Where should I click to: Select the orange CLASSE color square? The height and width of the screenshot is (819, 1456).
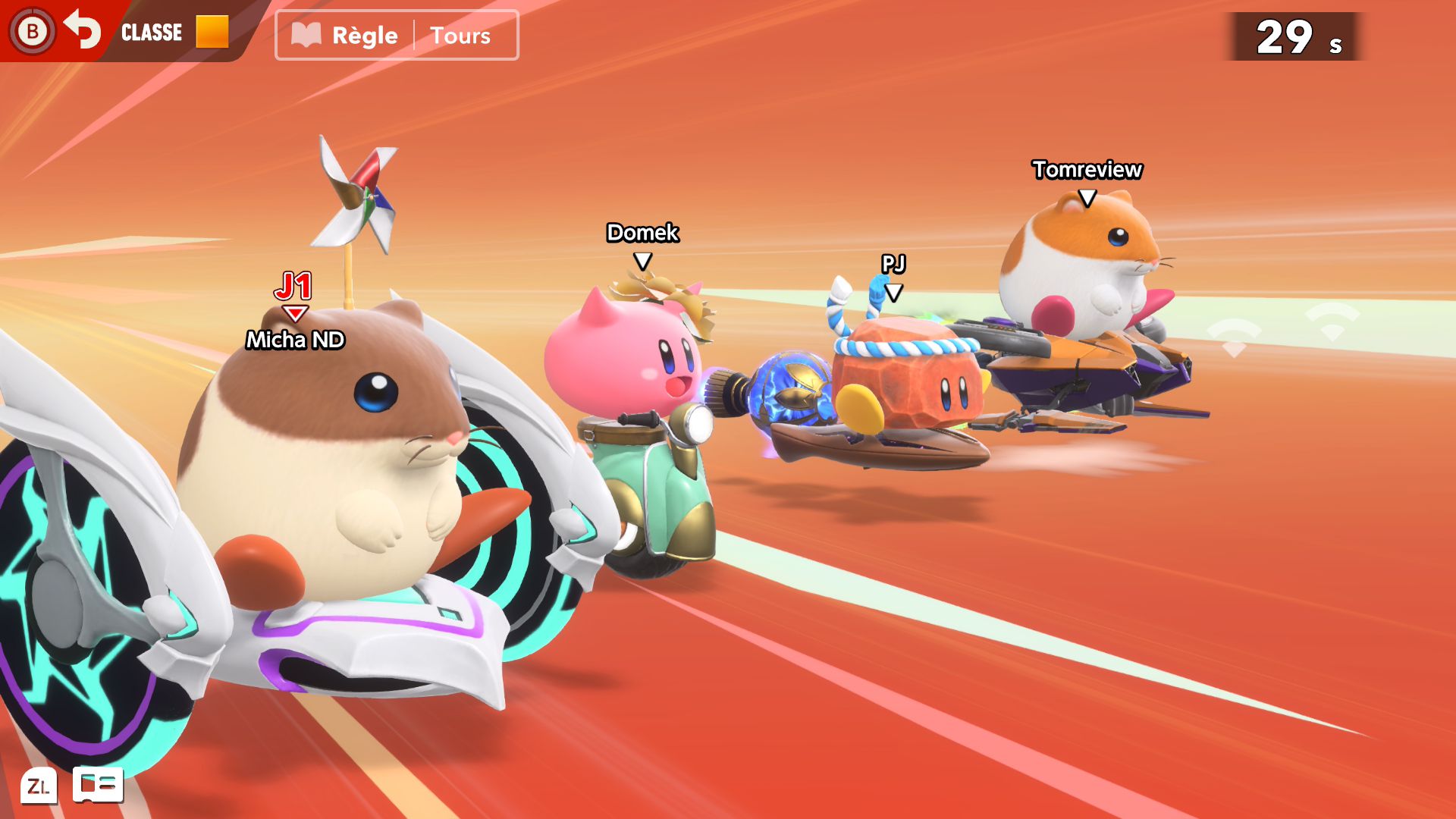coord(212,32)
